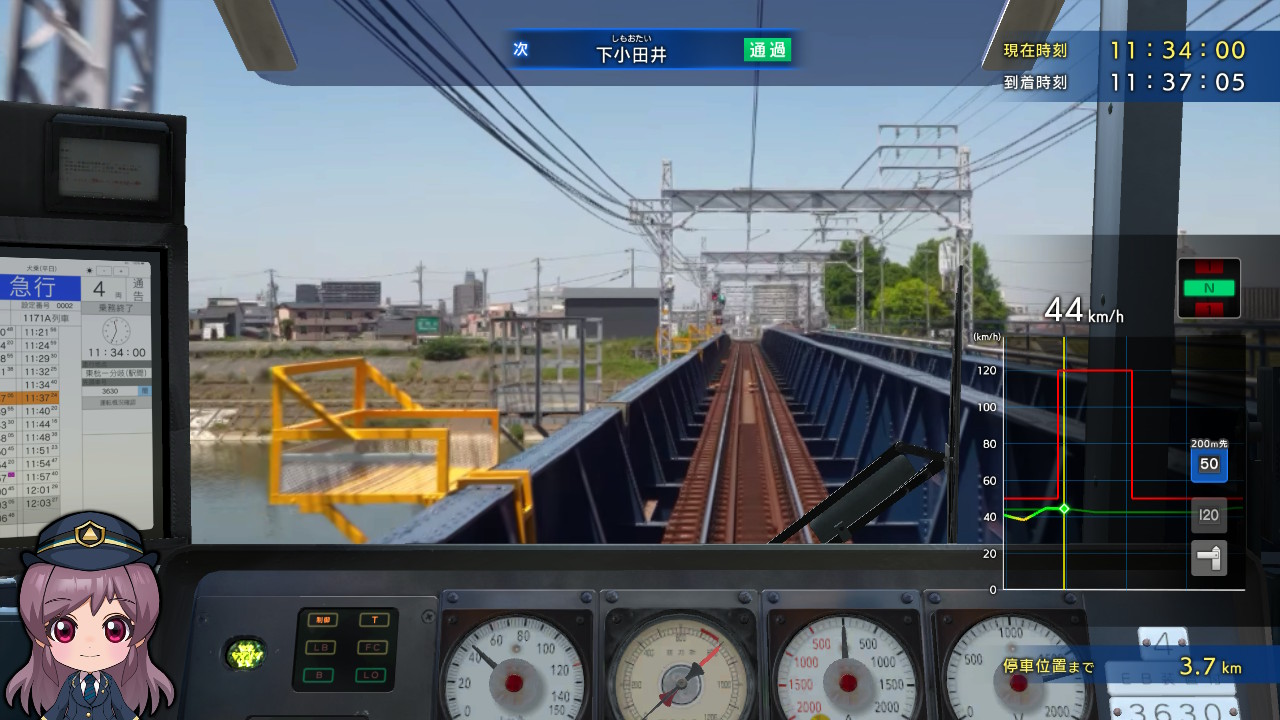Toggle the 制御 indicator lamp

(323, 619)
